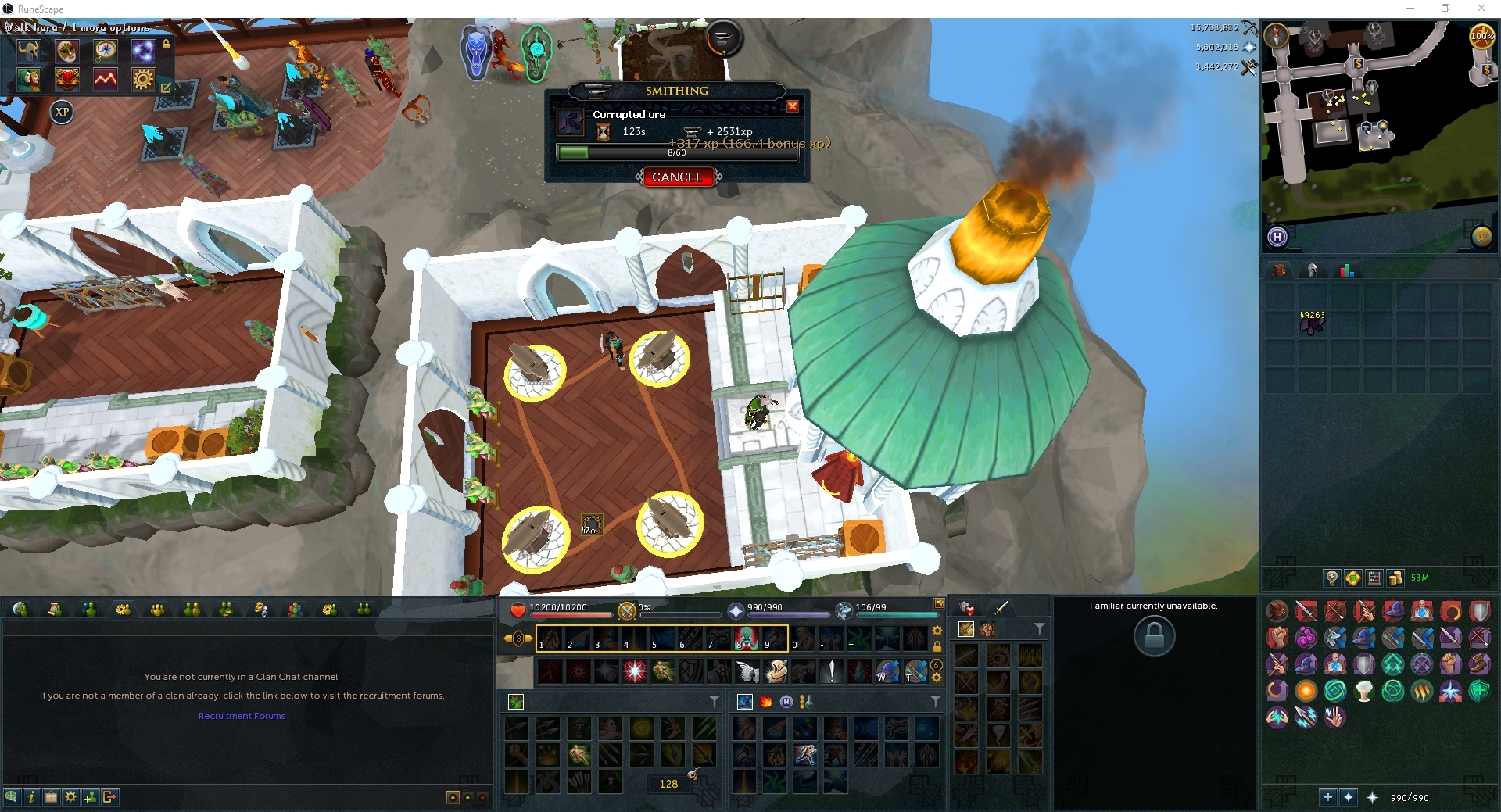Click the Recruitment Forums link
1501x812 pixels.
pyautogui.click(x=242, y=715)
